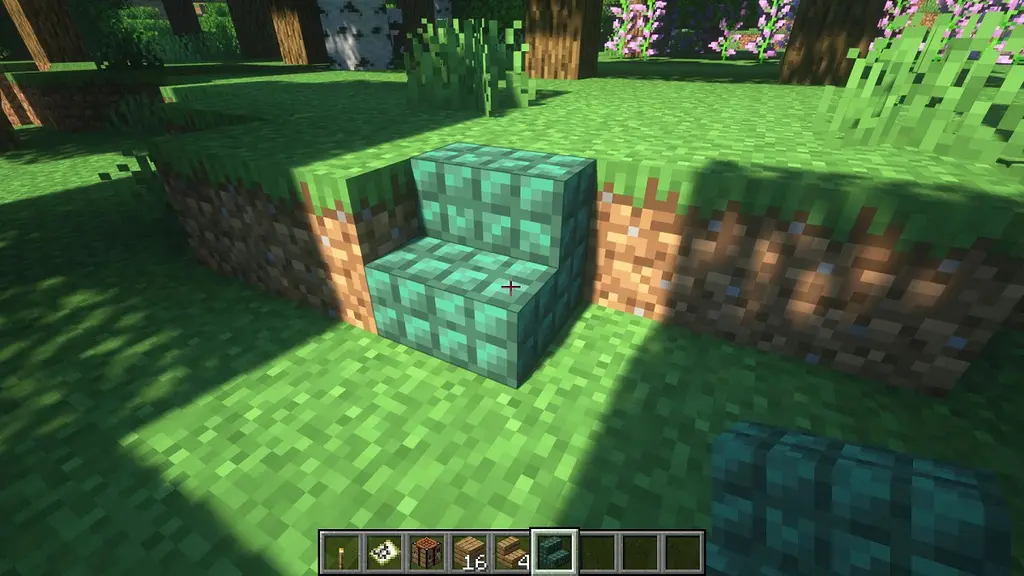Select the highlighted teal stairs slot
Screen dimensions: 1024x576
pyautogui.click(x=554, y=552)
